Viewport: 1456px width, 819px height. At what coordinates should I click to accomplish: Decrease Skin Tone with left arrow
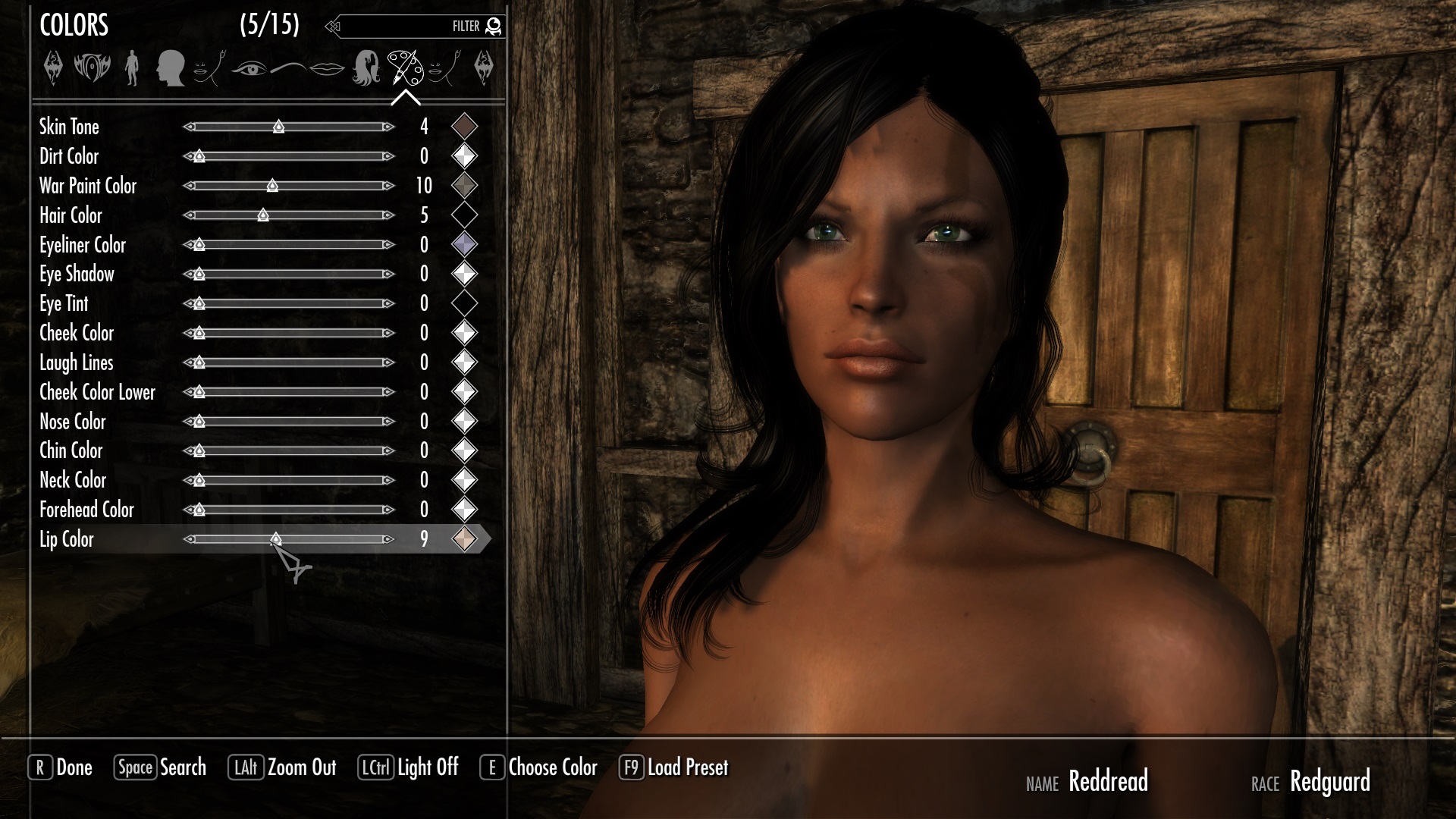click(x=189, y=127)
